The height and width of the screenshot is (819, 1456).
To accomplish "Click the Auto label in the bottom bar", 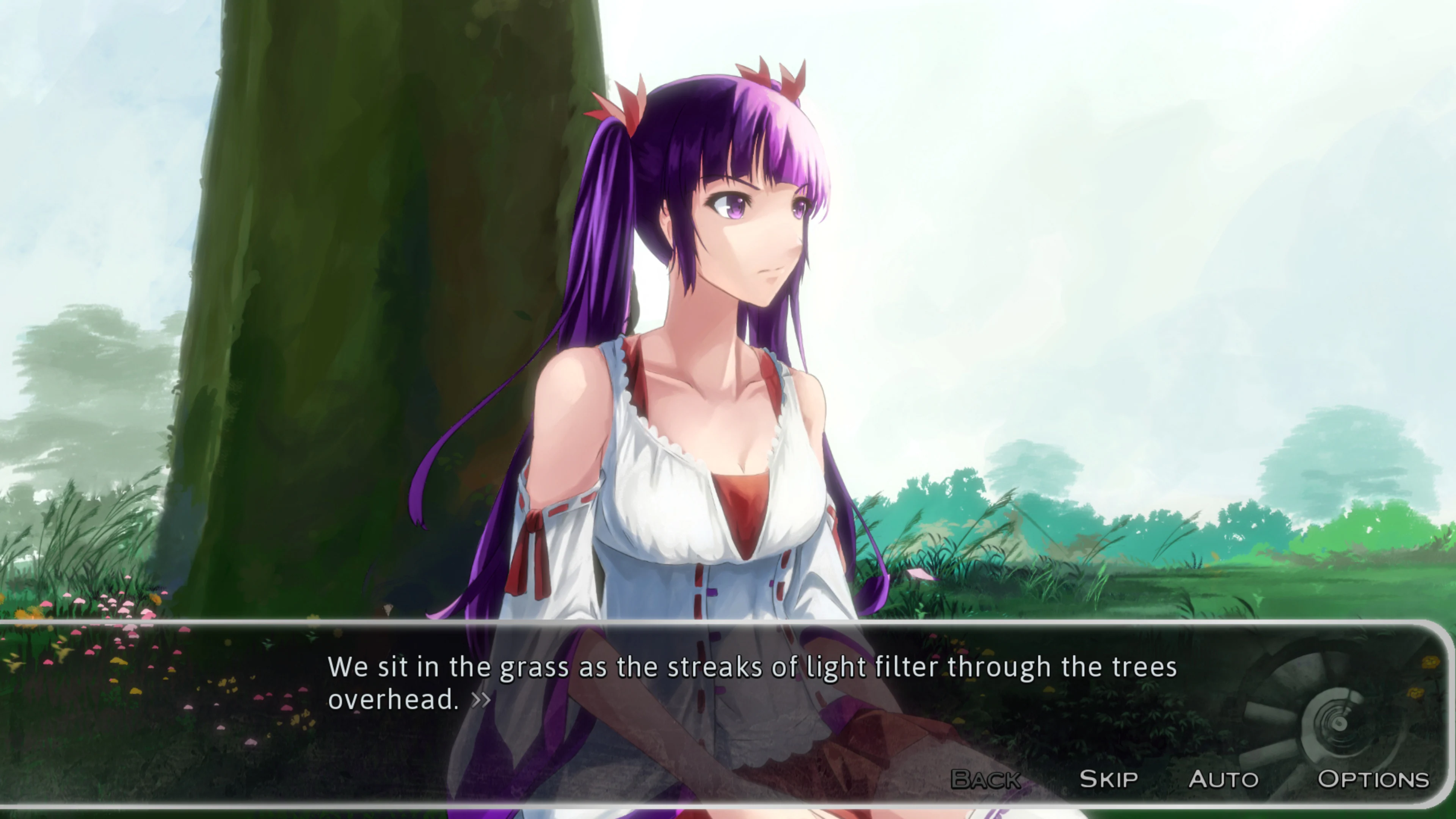I will pos(1224,779).
